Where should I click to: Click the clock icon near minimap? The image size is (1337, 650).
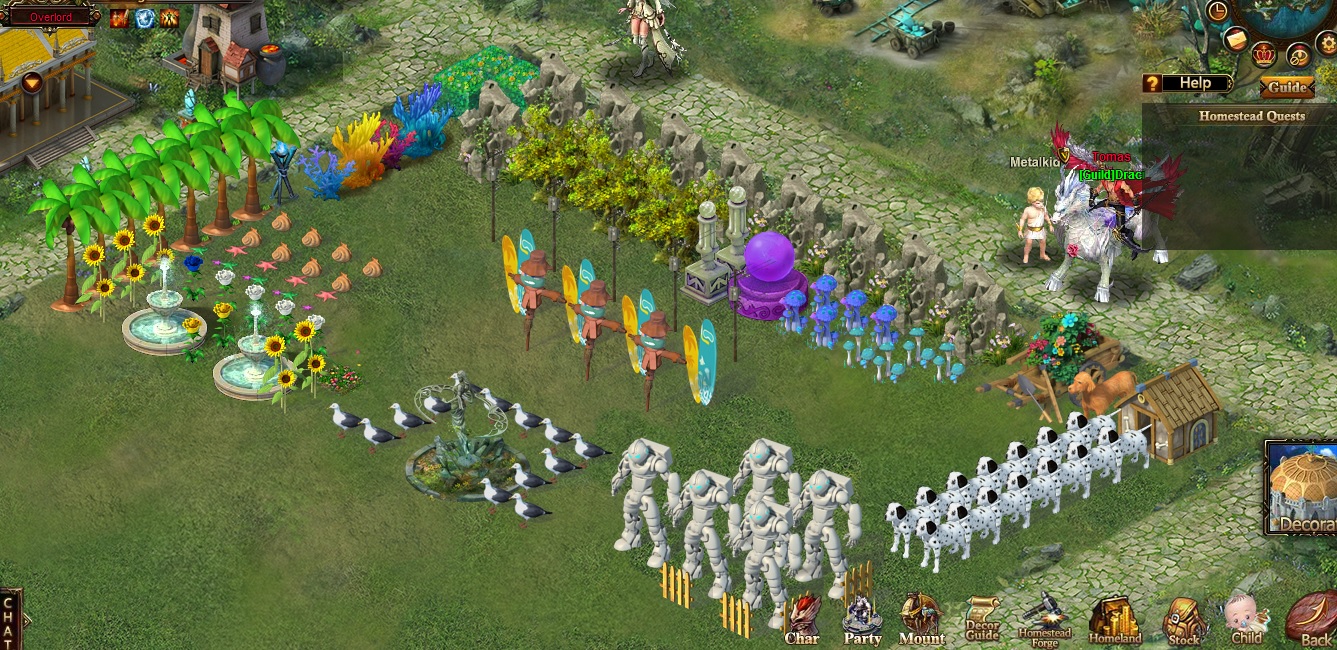click(x=1218, y=11)
